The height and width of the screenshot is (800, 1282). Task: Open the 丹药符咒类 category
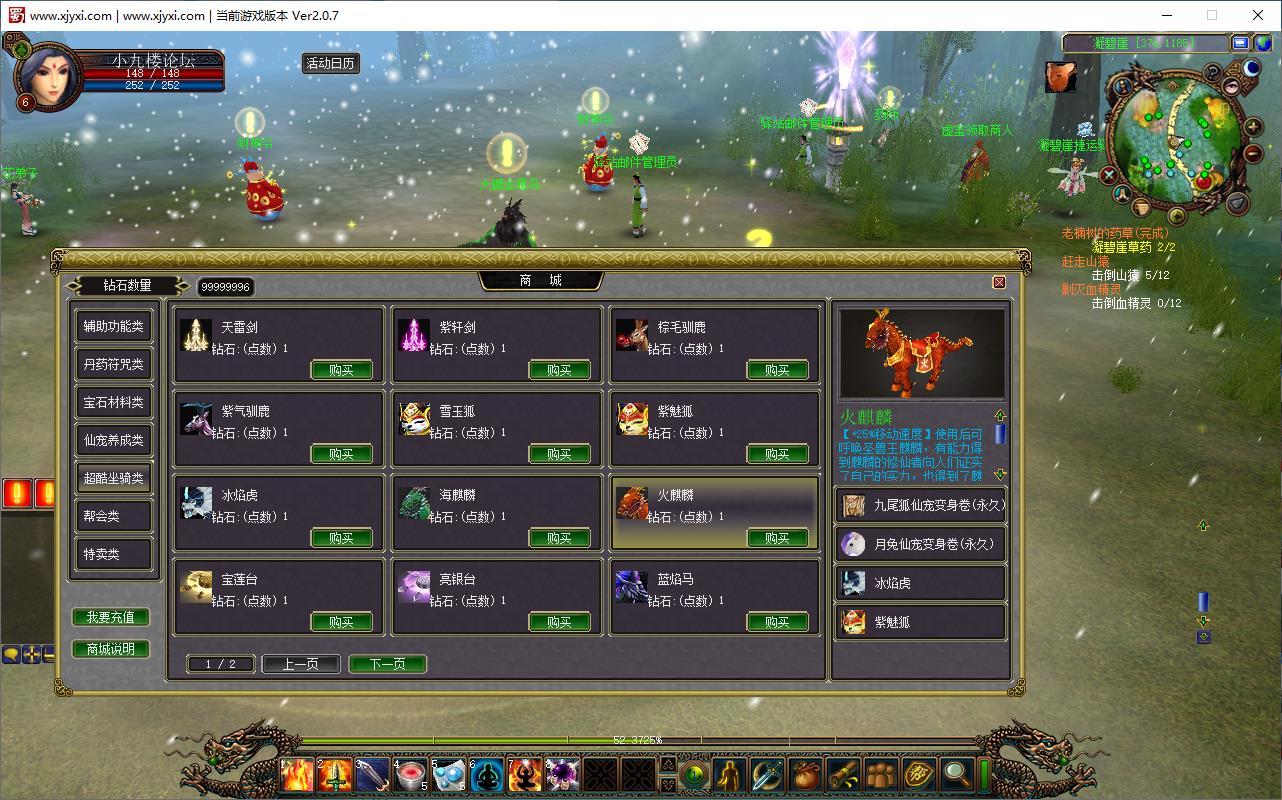point(114,364)
